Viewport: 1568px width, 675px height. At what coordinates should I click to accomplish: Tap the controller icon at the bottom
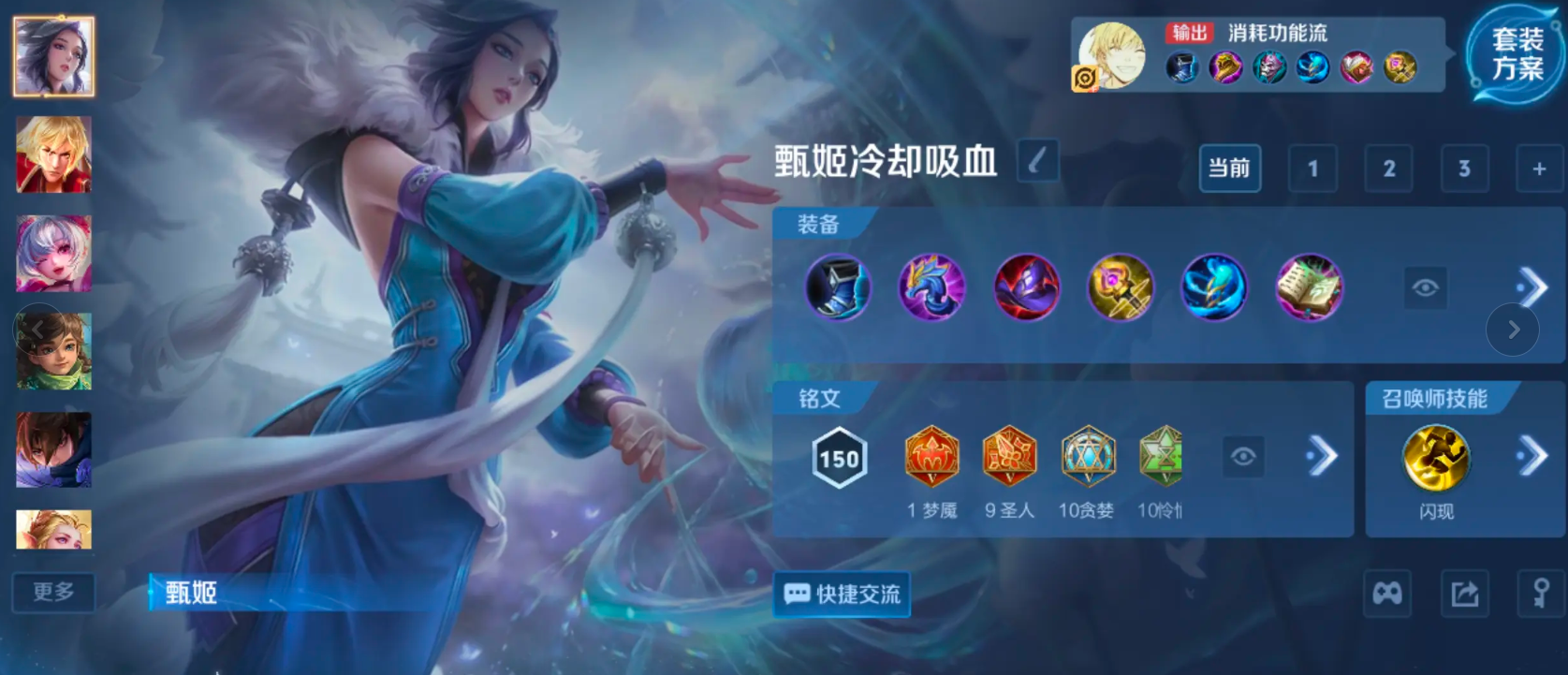[1386, 594]
